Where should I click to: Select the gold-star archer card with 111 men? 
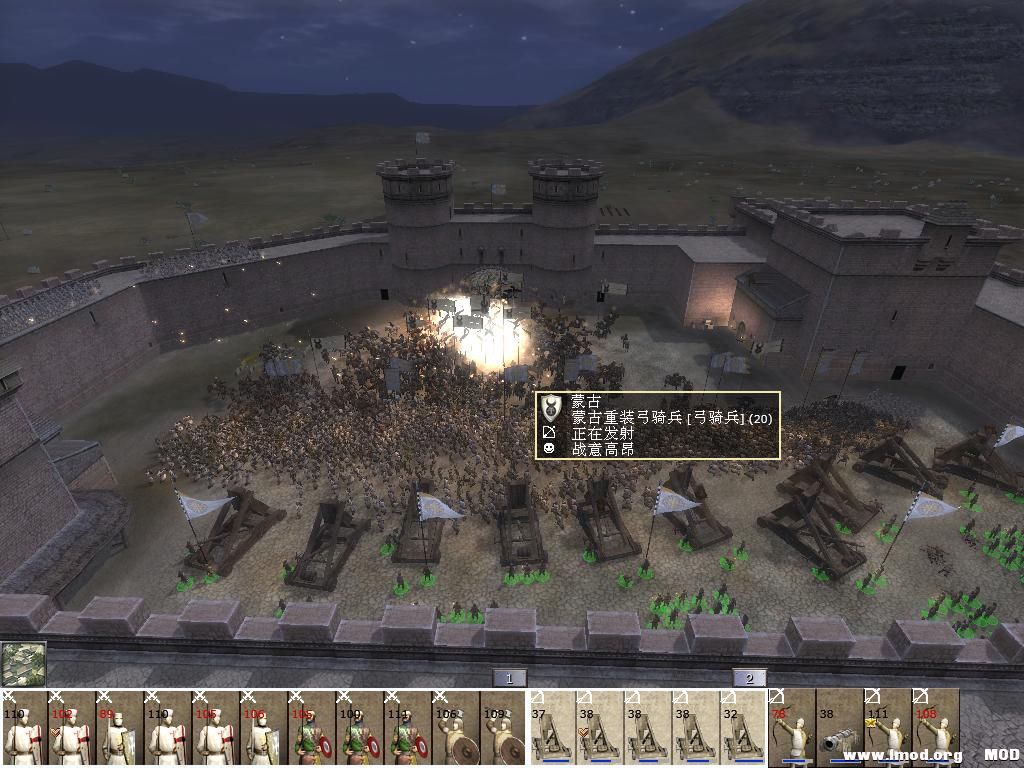[x=887, y=728]
